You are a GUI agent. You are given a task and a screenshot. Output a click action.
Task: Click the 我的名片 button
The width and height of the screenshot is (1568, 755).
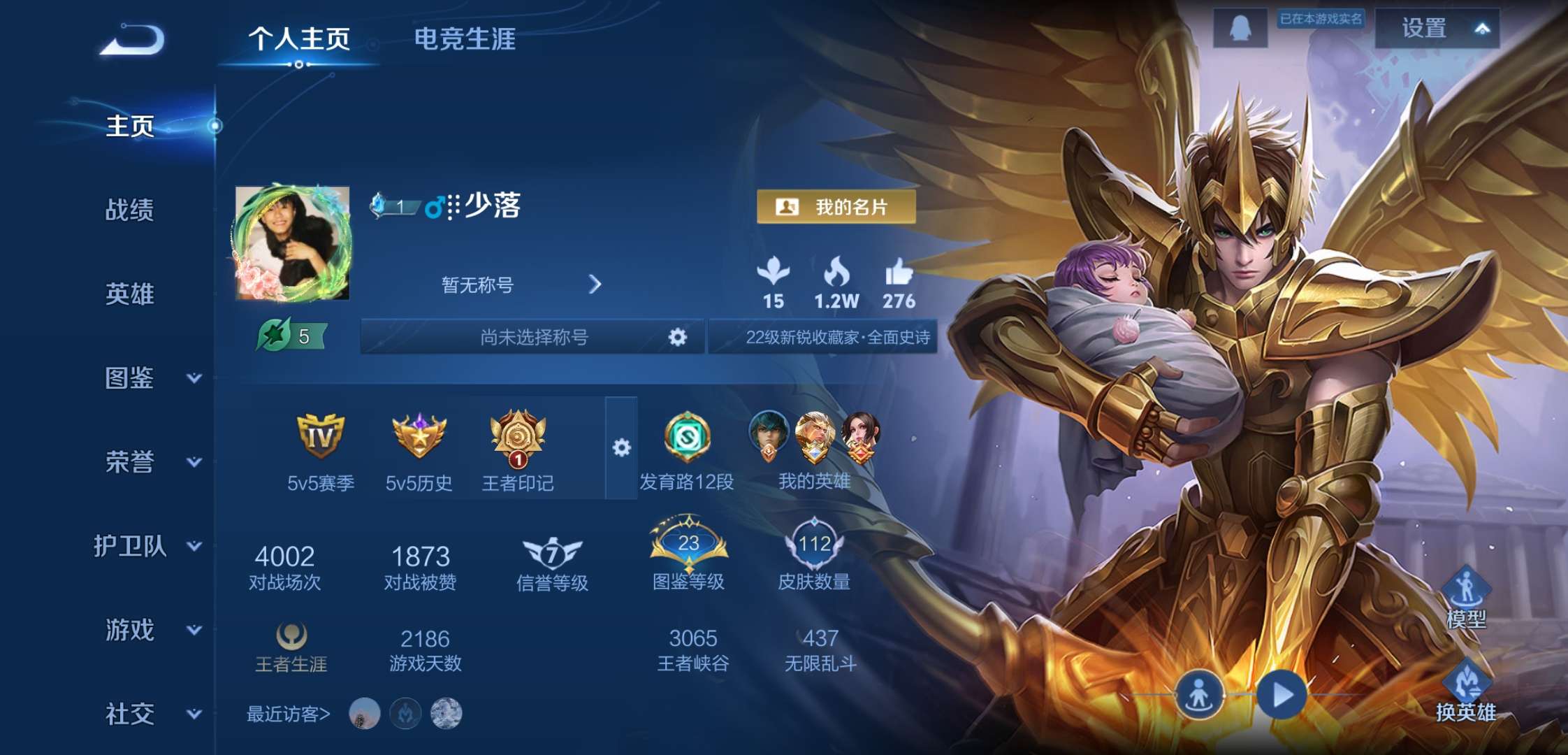click(836, 208)
